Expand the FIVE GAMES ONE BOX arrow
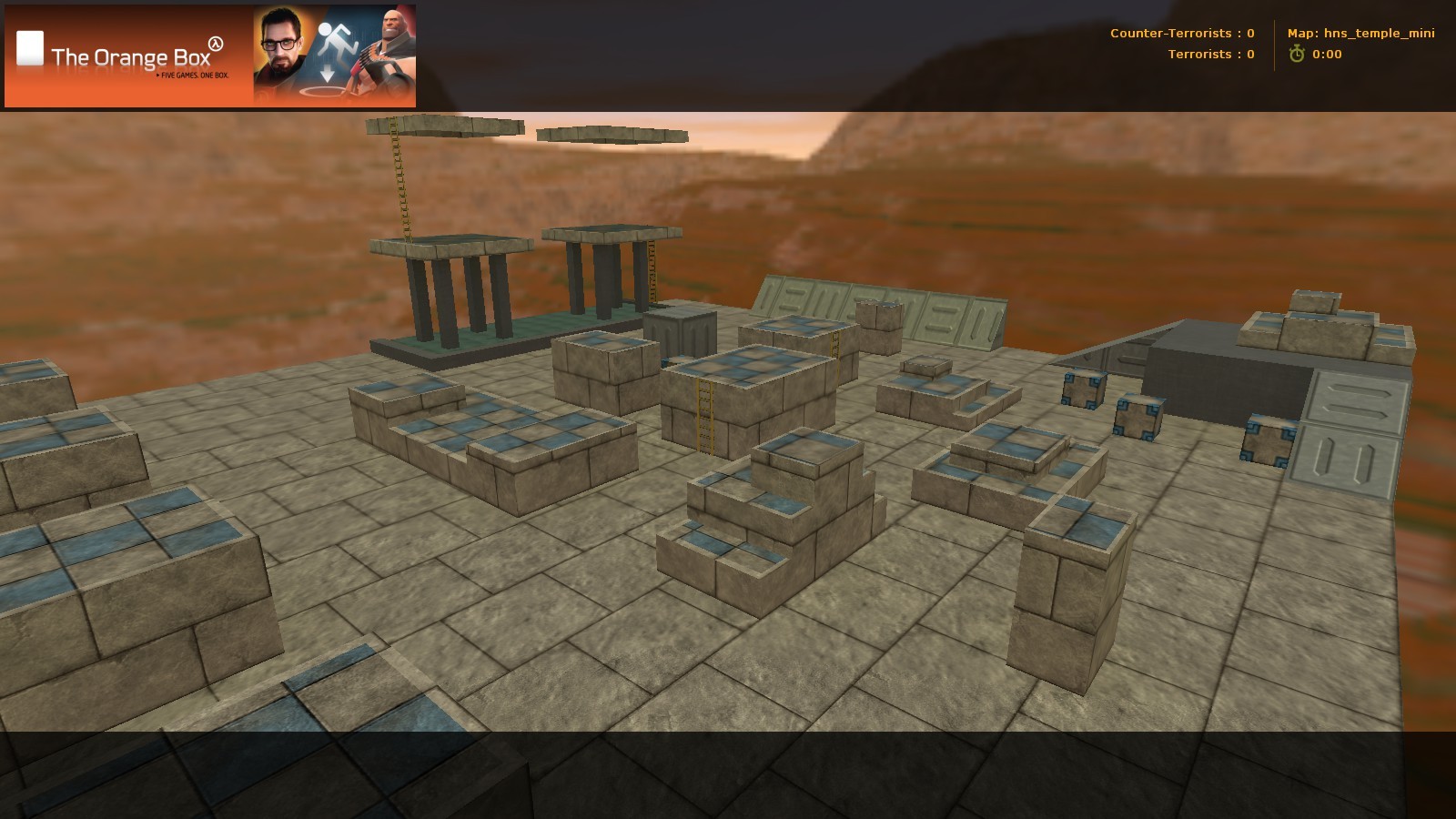 click(157, 76)
